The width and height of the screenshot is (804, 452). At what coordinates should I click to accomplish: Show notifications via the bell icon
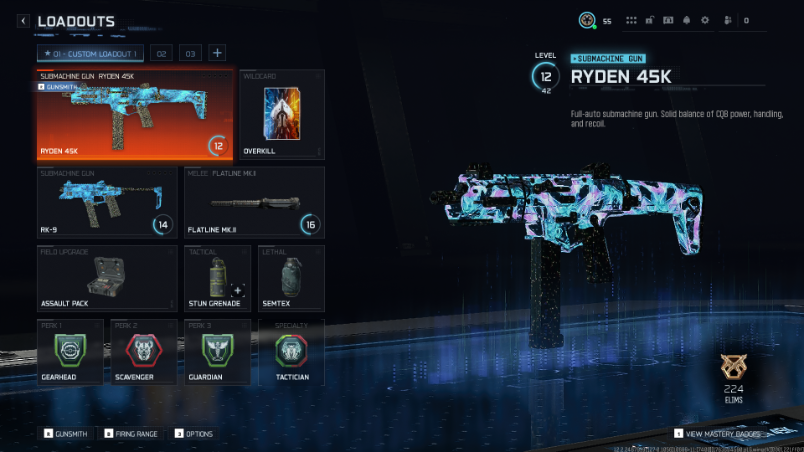(686, 20)
